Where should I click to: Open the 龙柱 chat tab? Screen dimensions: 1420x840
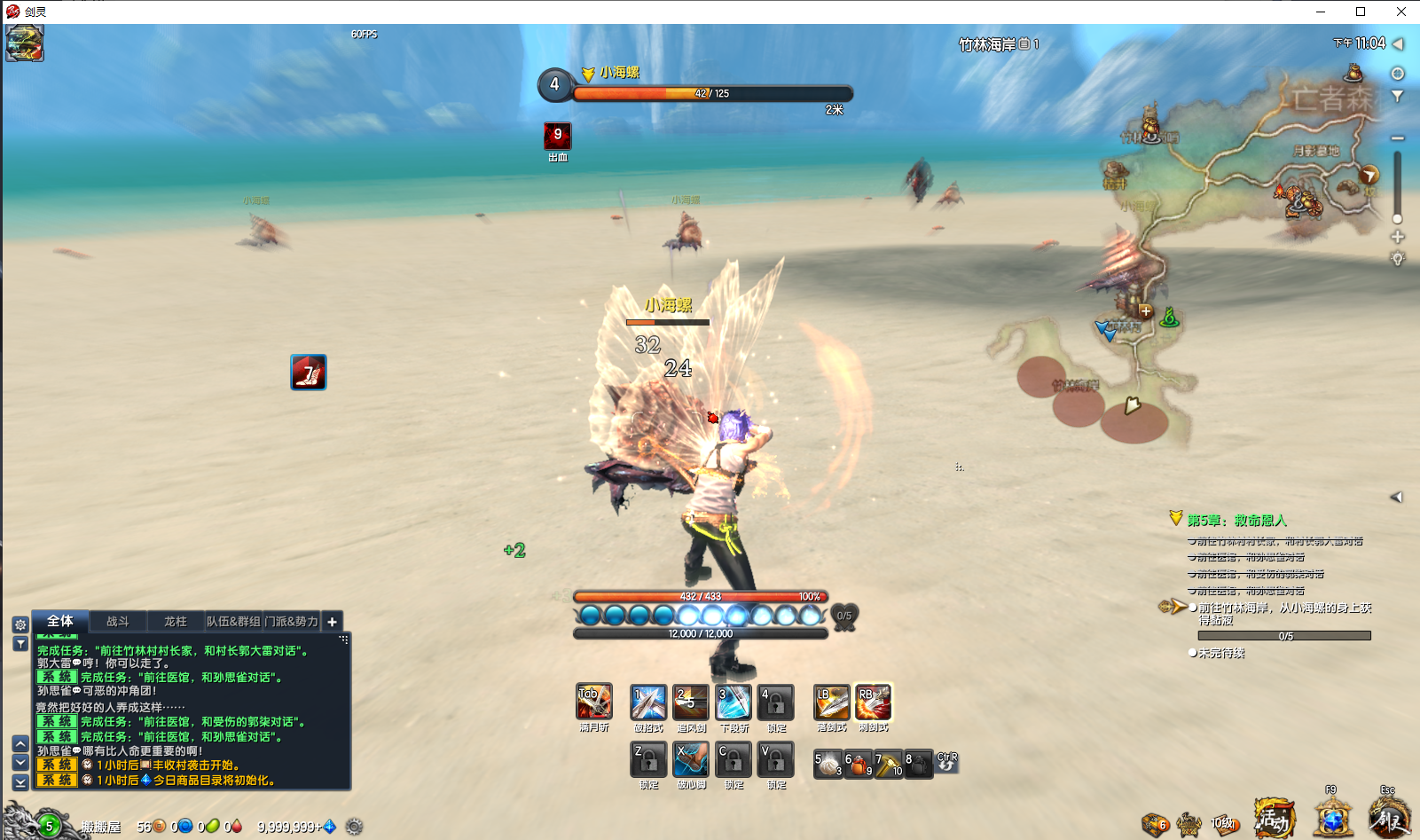[x=176, y=622]
